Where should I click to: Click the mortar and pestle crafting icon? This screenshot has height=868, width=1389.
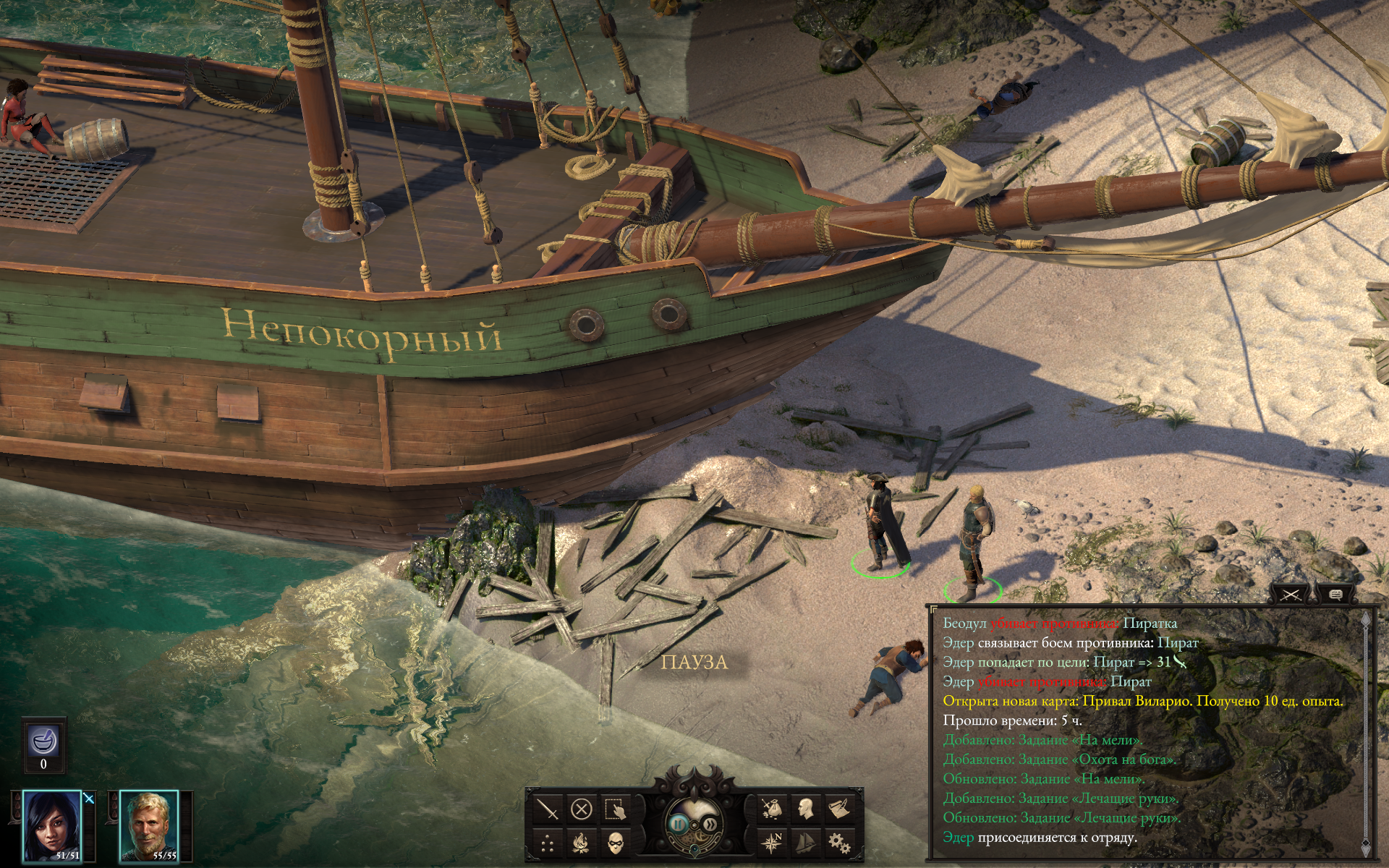click(x=43, y=742)
